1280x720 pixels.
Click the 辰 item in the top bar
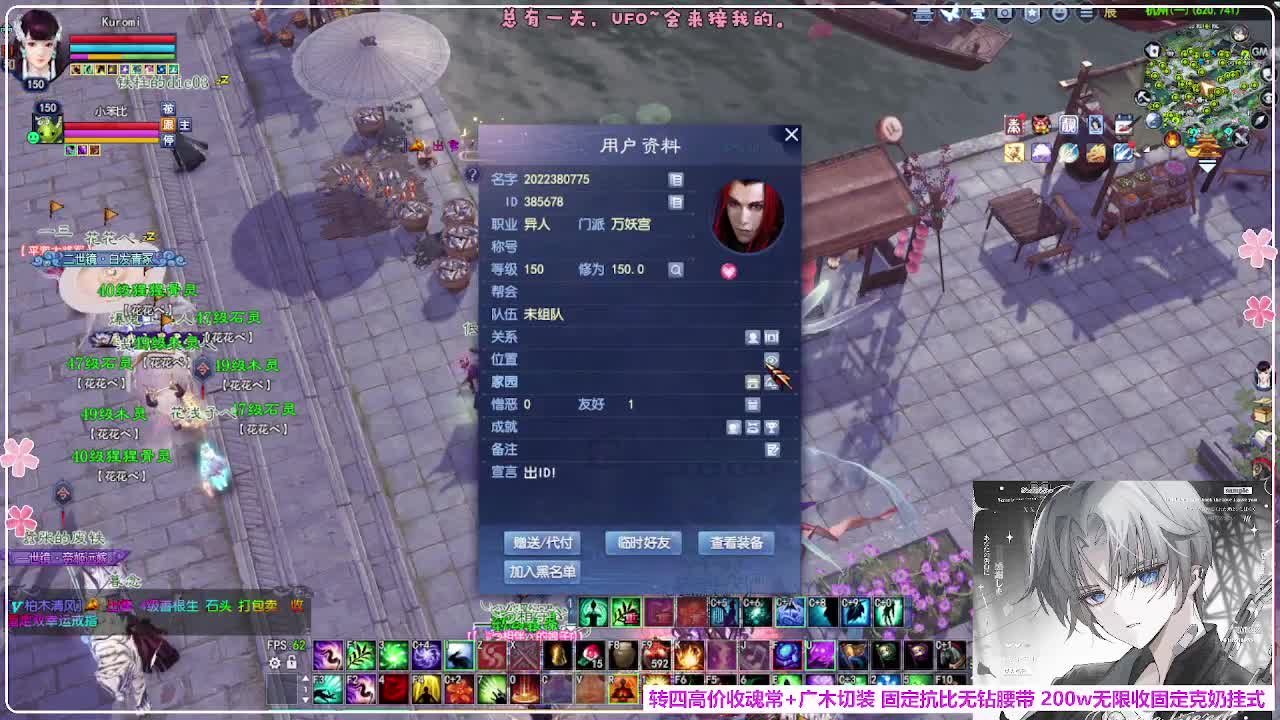pyautogui.click(x=1109, y=13)
